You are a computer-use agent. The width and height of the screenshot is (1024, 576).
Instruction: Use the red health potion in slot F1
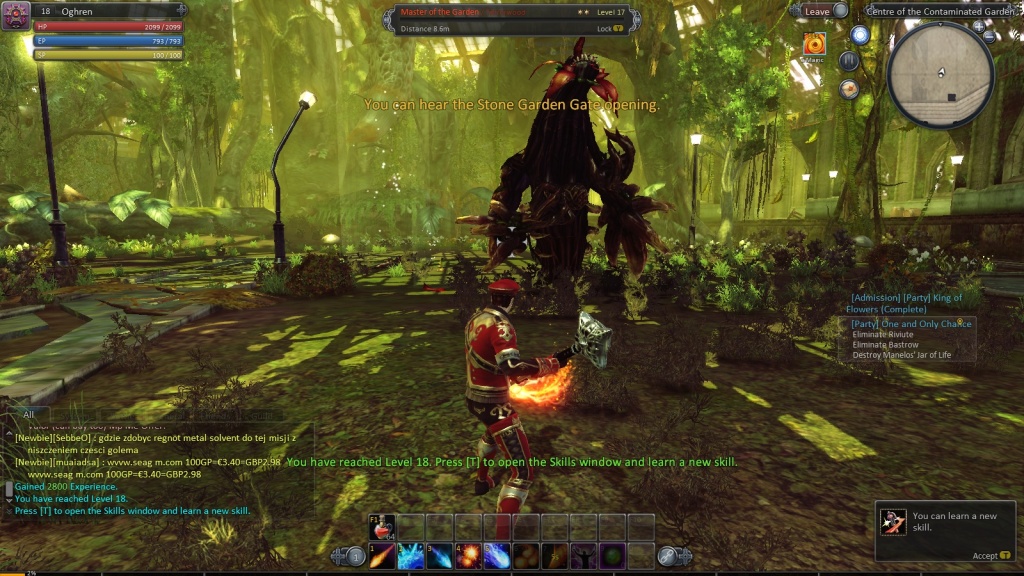click(382, 527)
